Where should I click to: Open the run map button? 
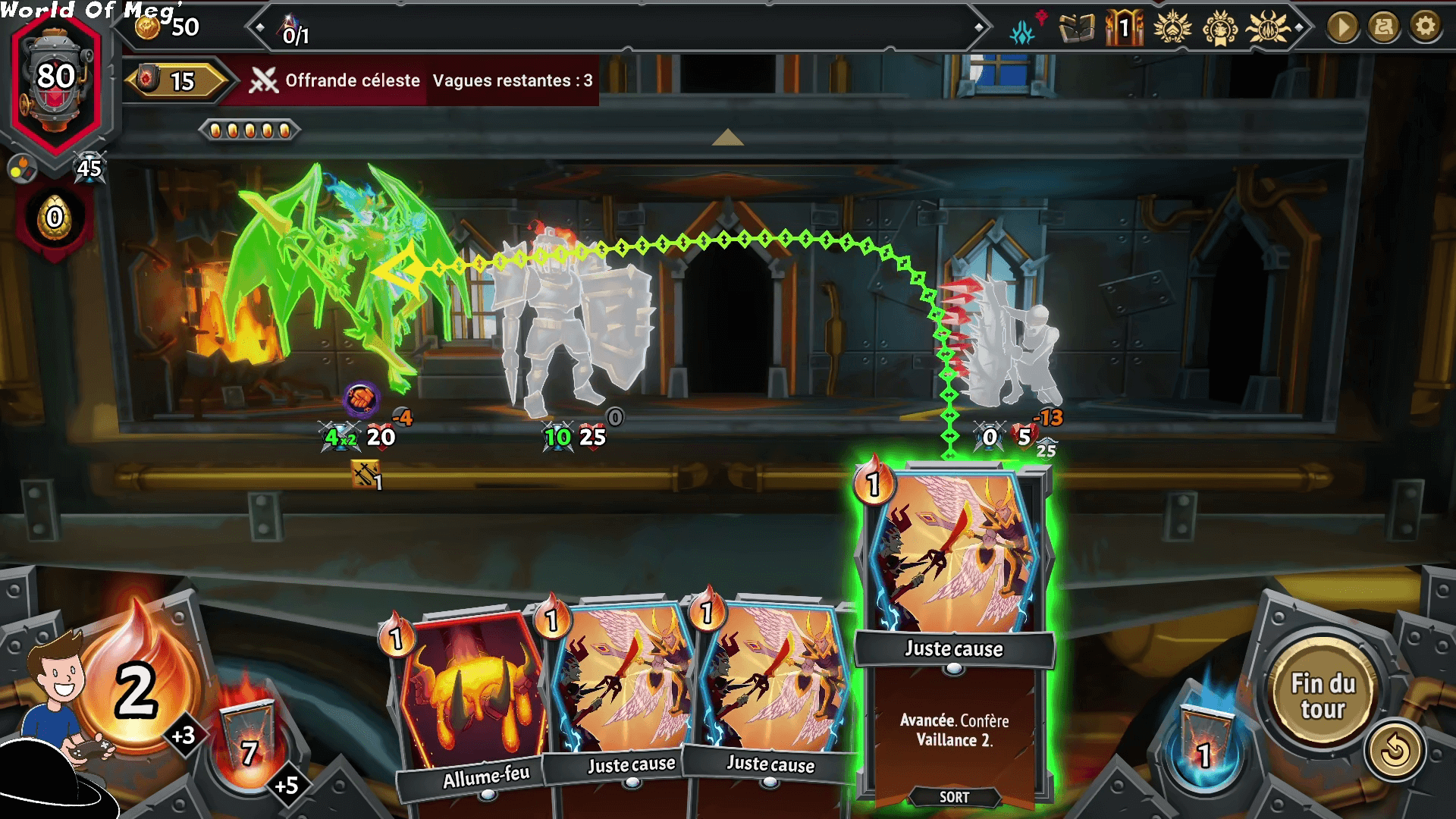(x=1383, y=27)
